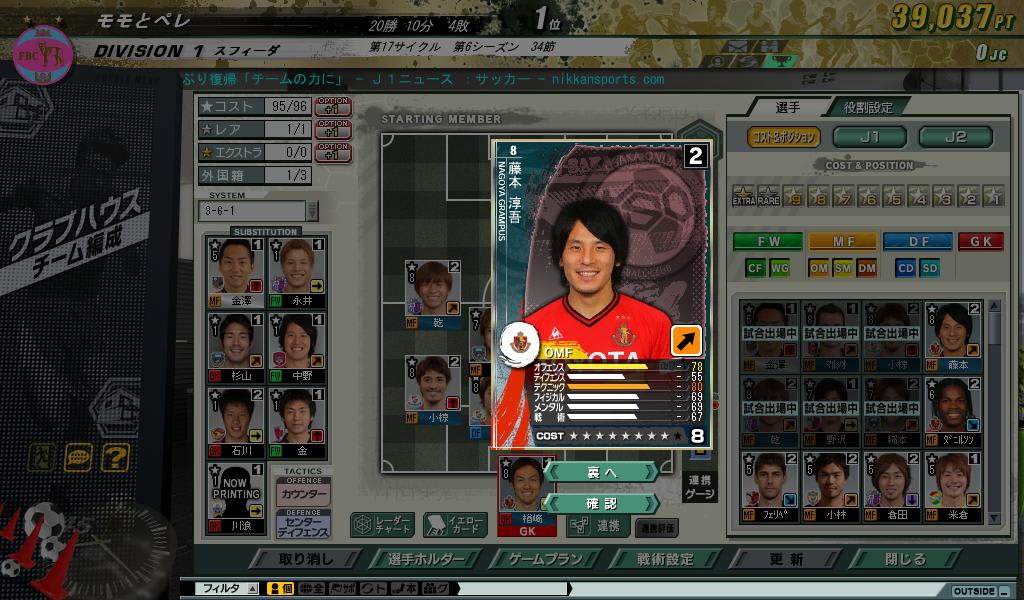1024x600 pixels.
Task: Open the 戦術設定 tactics settings
Action: [x=666, y=559]
